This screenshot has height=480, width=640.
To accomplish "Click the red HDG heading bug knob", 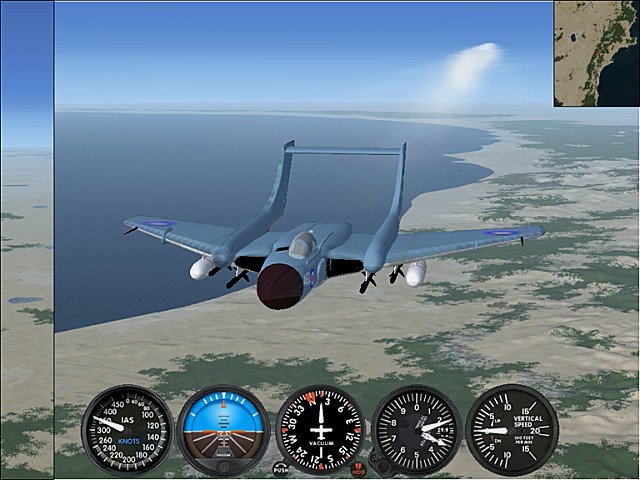I will pos(359,468).
